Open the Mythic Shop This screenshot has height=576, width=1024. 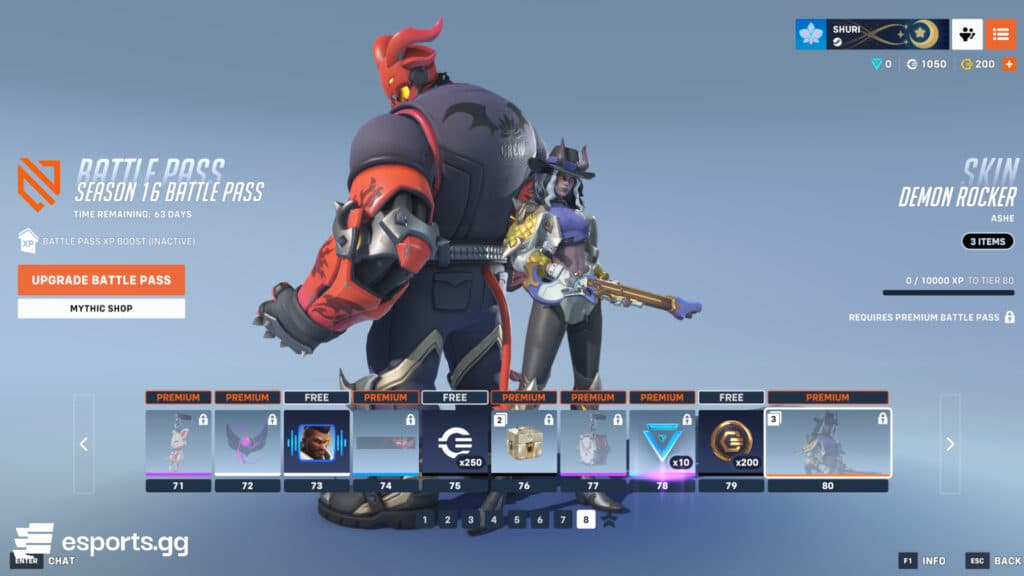[x=101, y=308]
